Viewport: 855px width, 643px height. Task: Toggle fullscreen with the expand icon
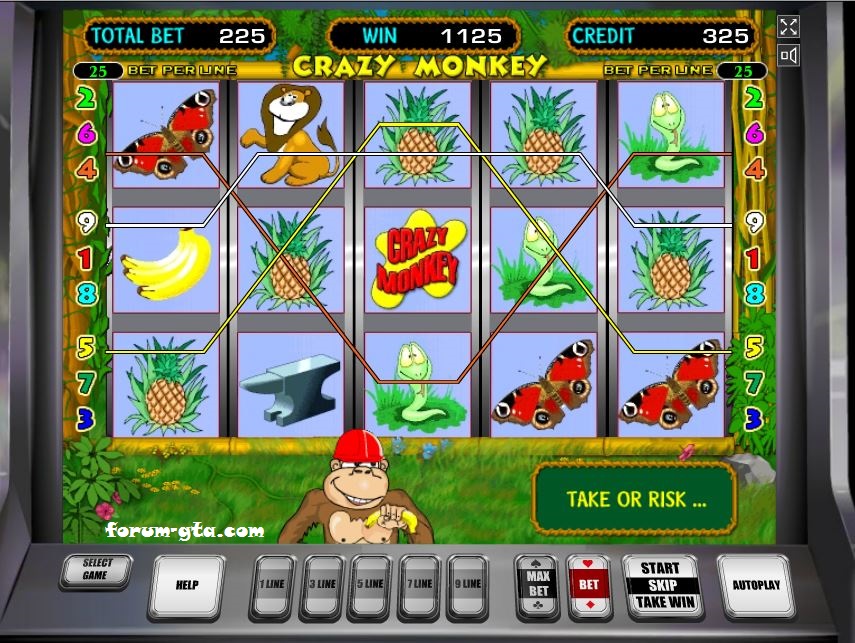click(x=788, y=28)
